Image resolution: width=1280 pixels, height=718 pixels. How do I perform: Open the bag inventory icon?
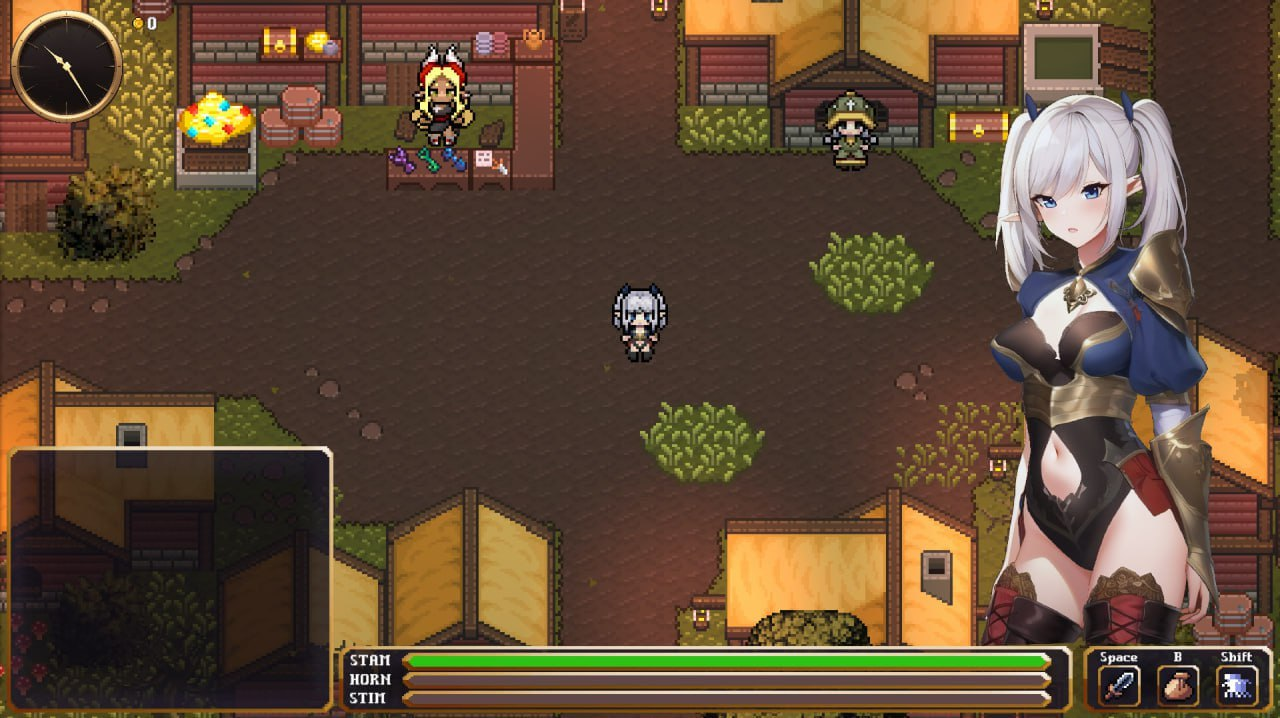[1178, 686]
